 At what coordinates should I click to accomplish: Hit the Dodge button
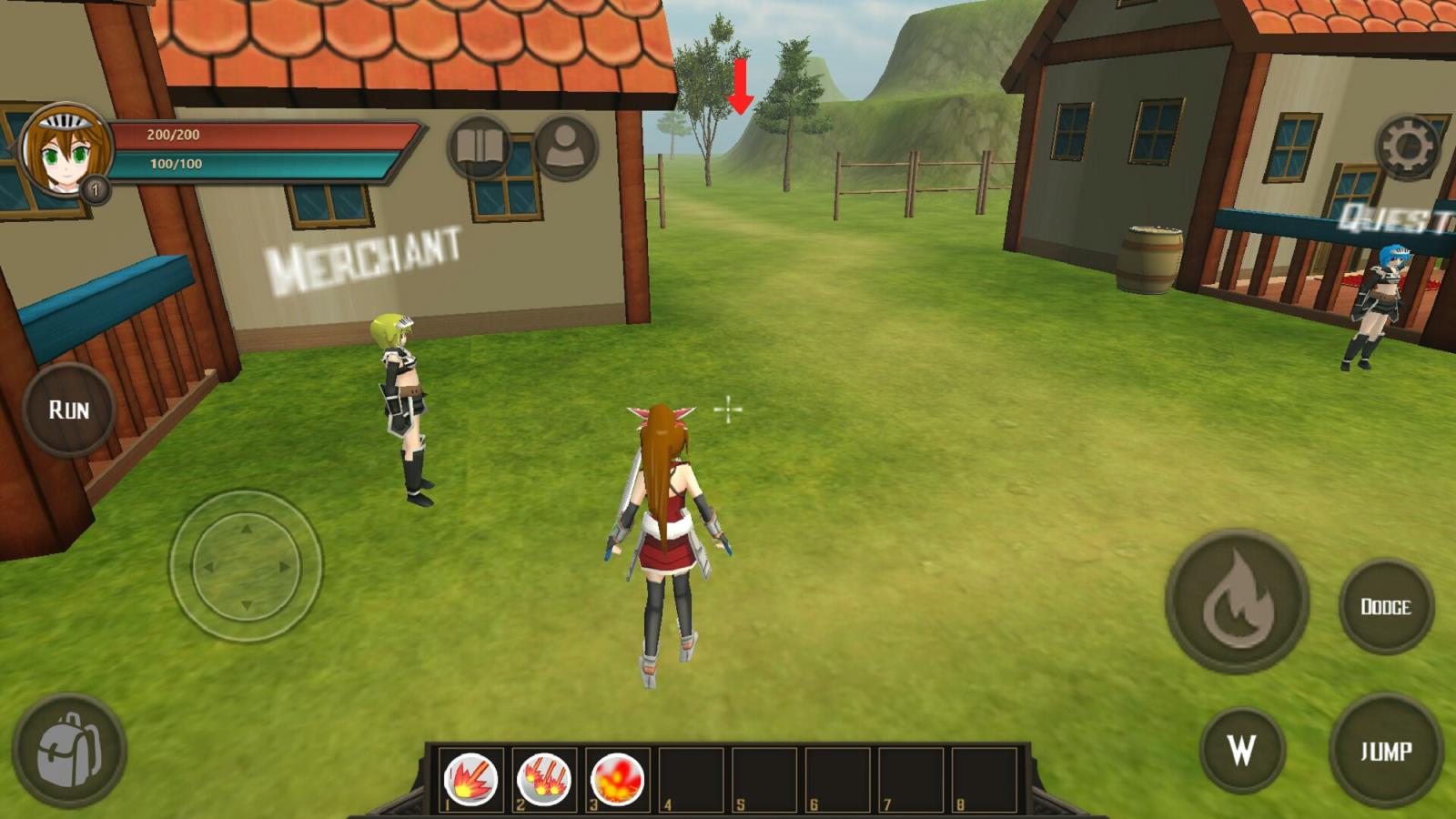pos(1385,606)
